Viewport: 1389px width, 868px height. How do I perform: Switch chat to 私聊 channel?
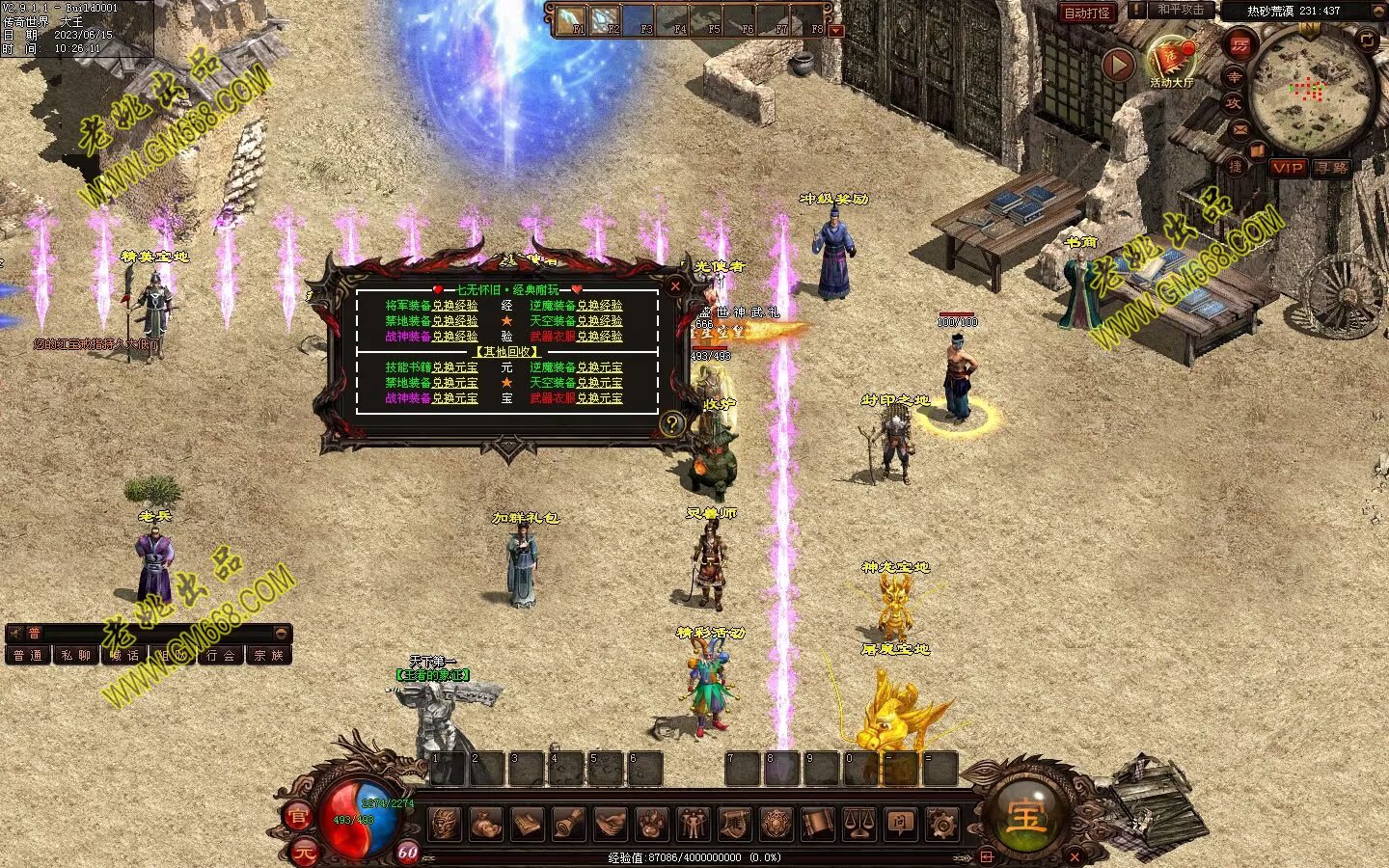(x=76, y=655)
